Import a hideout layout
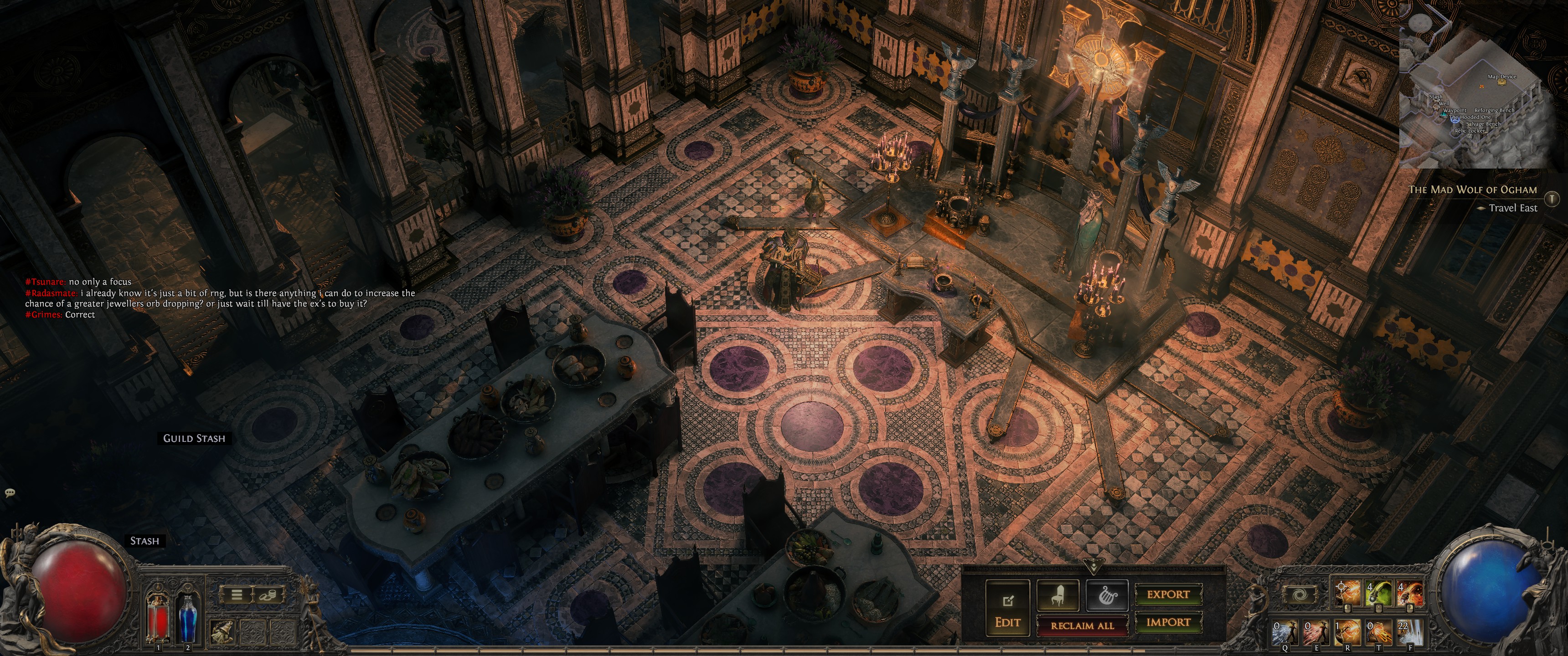Viewport: 1568px width, 656px height. tap(1168, 622)
